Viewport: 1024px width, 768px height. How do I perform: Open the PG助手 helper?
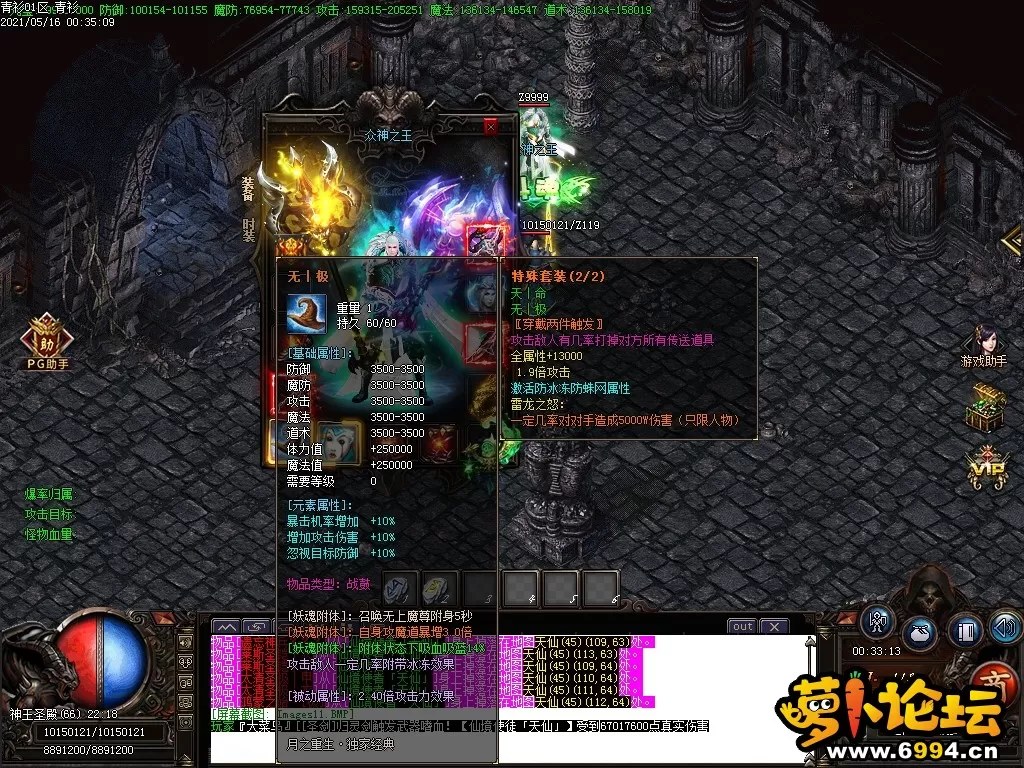(47, 340)
